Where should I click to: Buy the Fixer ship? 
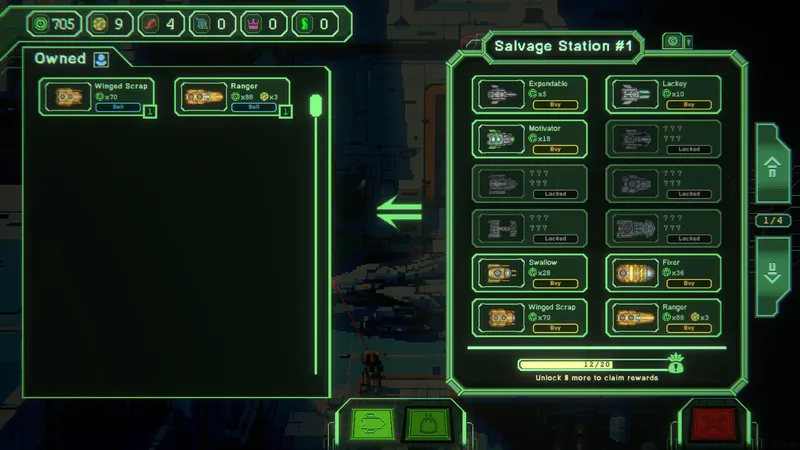pyautogui.click(x=690, y=282)
